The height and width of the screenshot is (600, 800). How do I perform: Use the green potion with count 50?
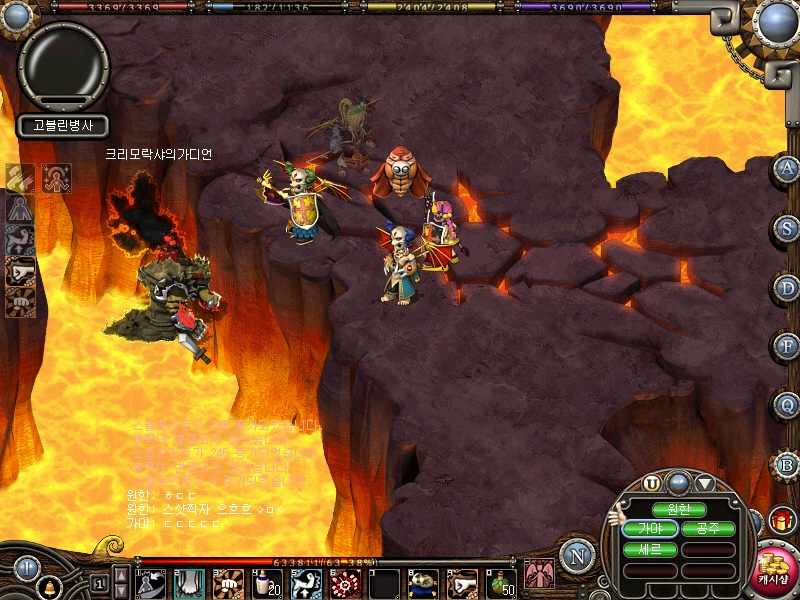[x=502, y=583]
